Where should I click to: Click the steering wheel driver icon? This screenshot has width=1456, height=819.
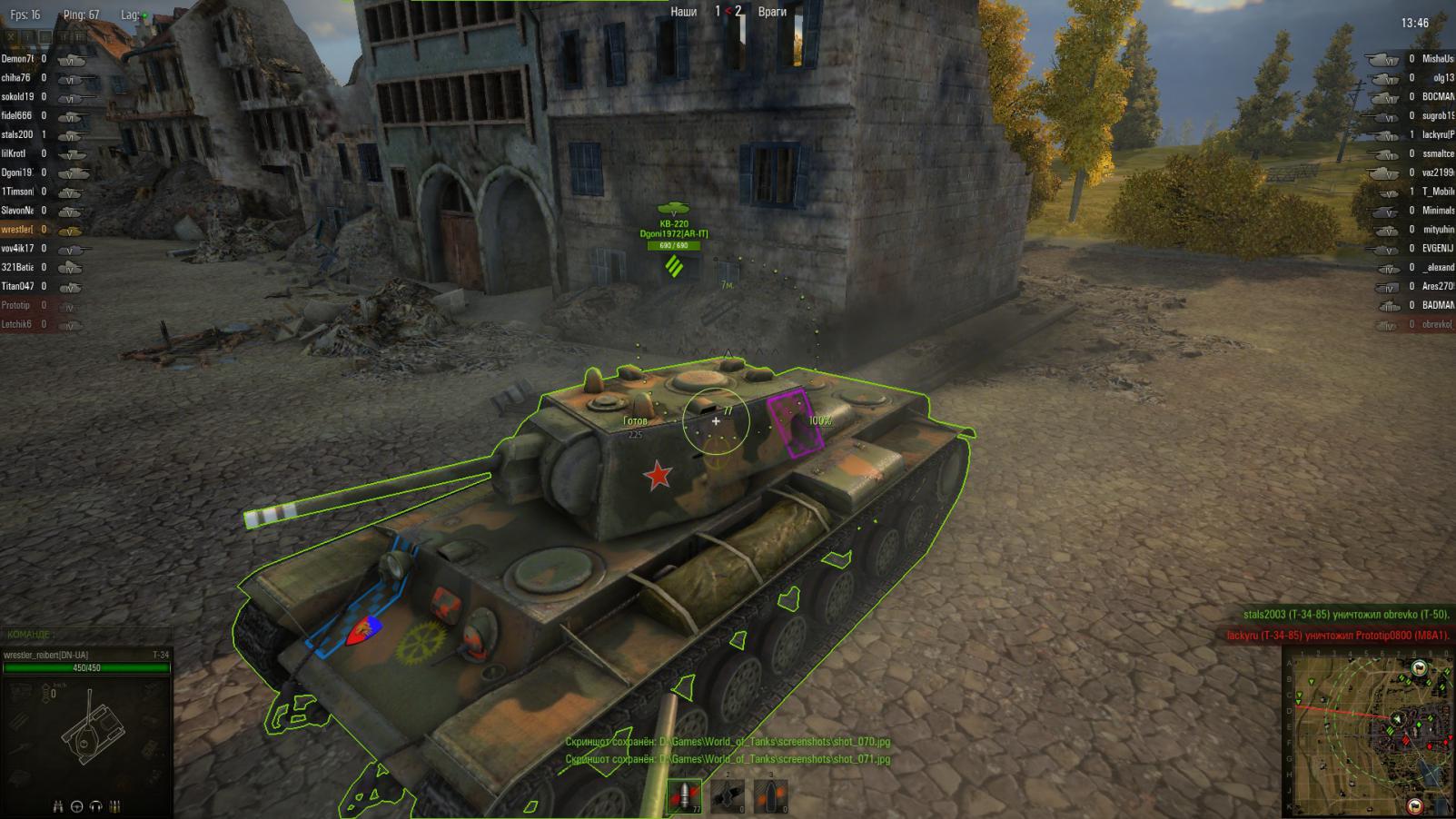point(77,806)
